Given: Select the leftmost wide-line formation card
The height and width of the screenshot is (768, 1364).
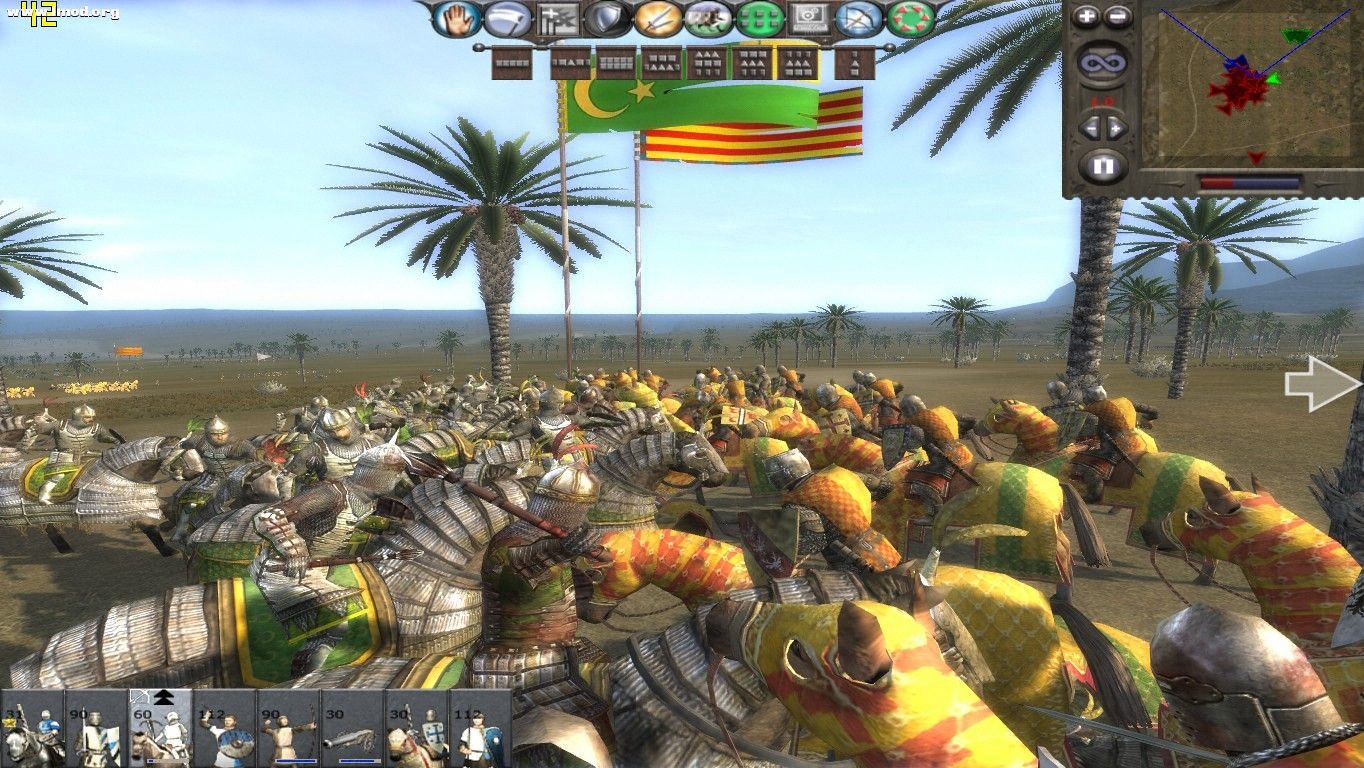Looking at the screenshot, I should 512,62.
